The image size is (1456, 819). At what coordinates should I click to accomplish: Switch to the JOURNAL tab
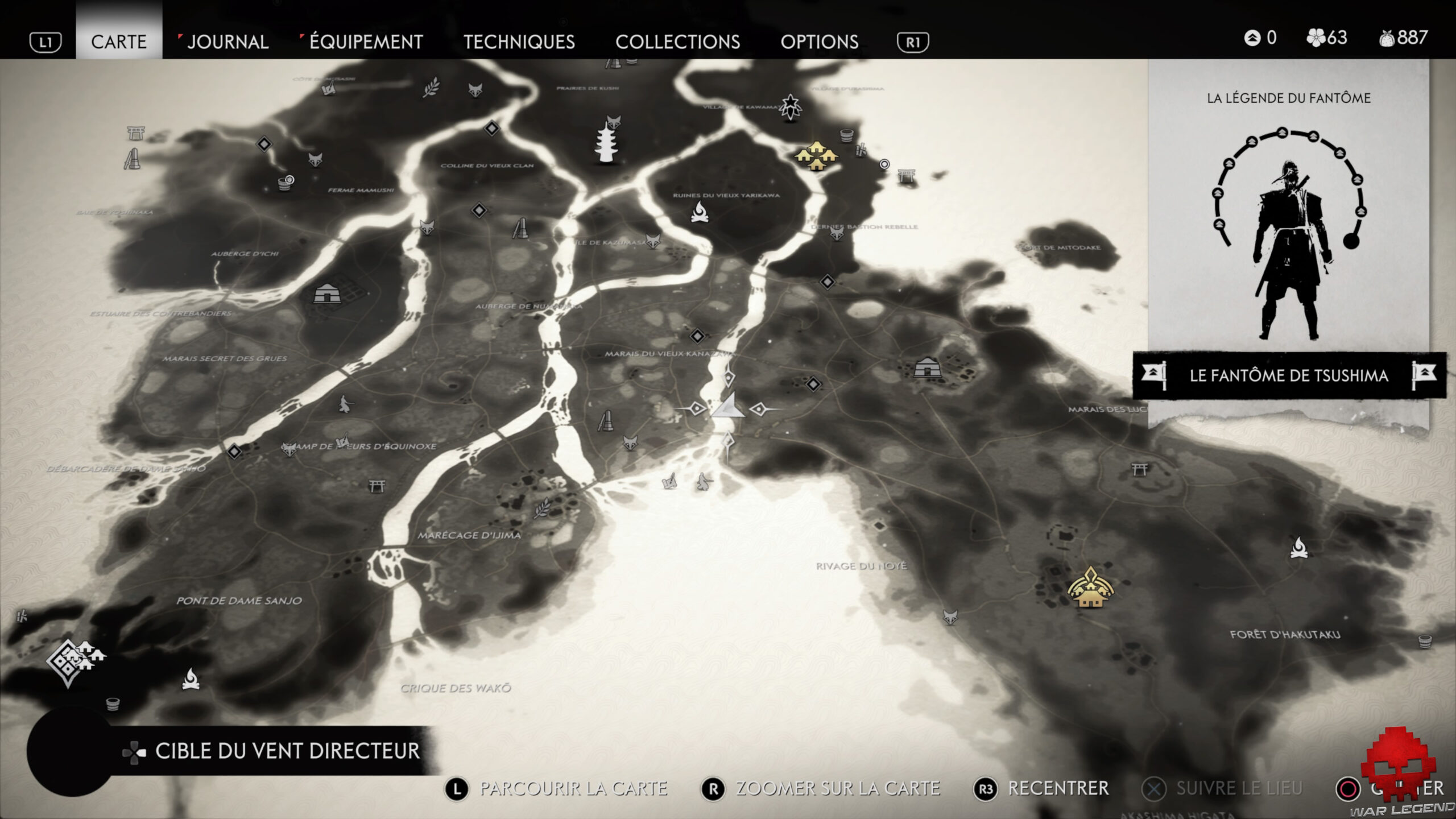click(227, 42)
